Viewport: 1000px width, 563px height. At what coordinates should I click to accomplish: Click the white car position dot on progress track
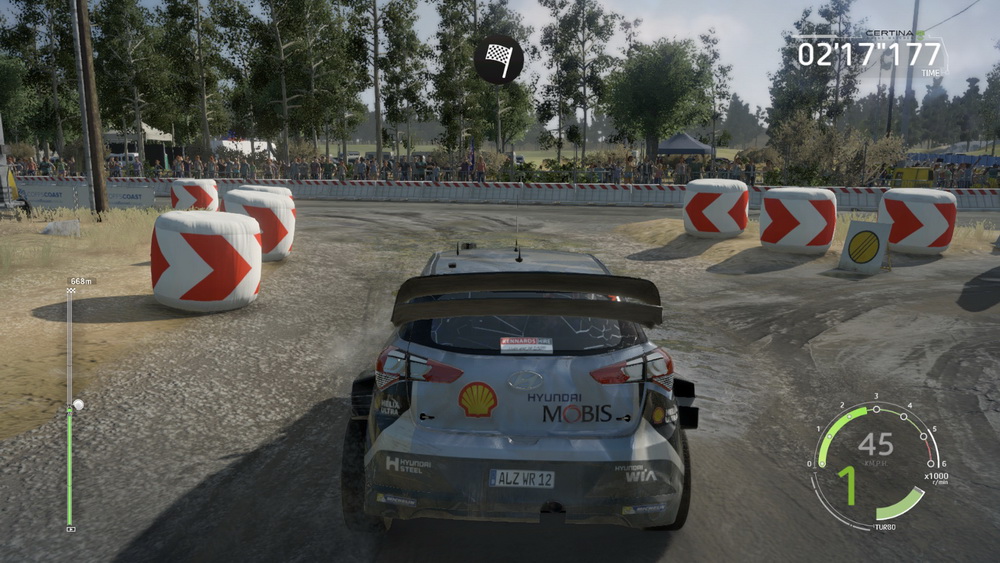pos(77,405)
